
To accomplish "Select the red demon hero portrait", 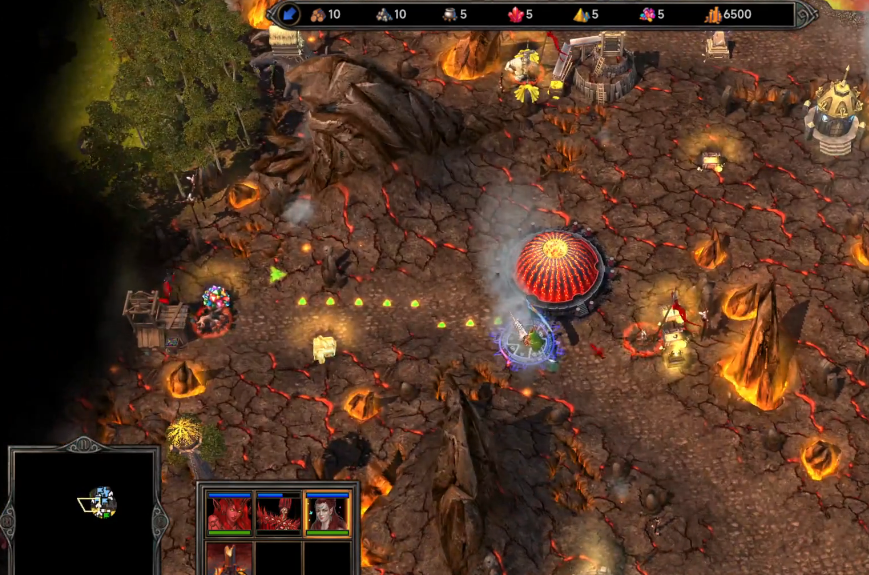I will (x=226, y=513).
